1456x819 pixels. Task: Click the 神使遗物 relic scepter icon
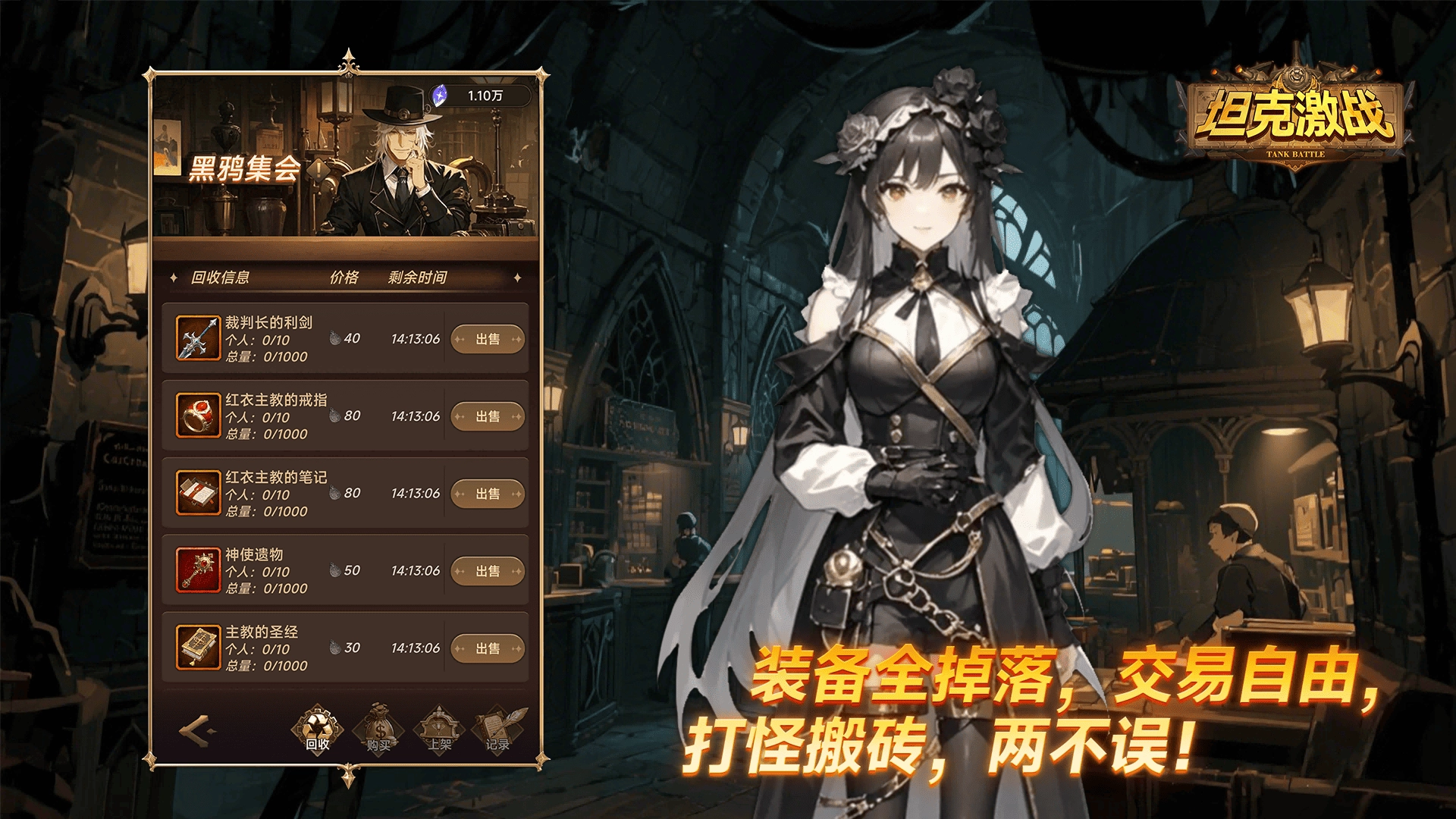(x=197, y=570)
